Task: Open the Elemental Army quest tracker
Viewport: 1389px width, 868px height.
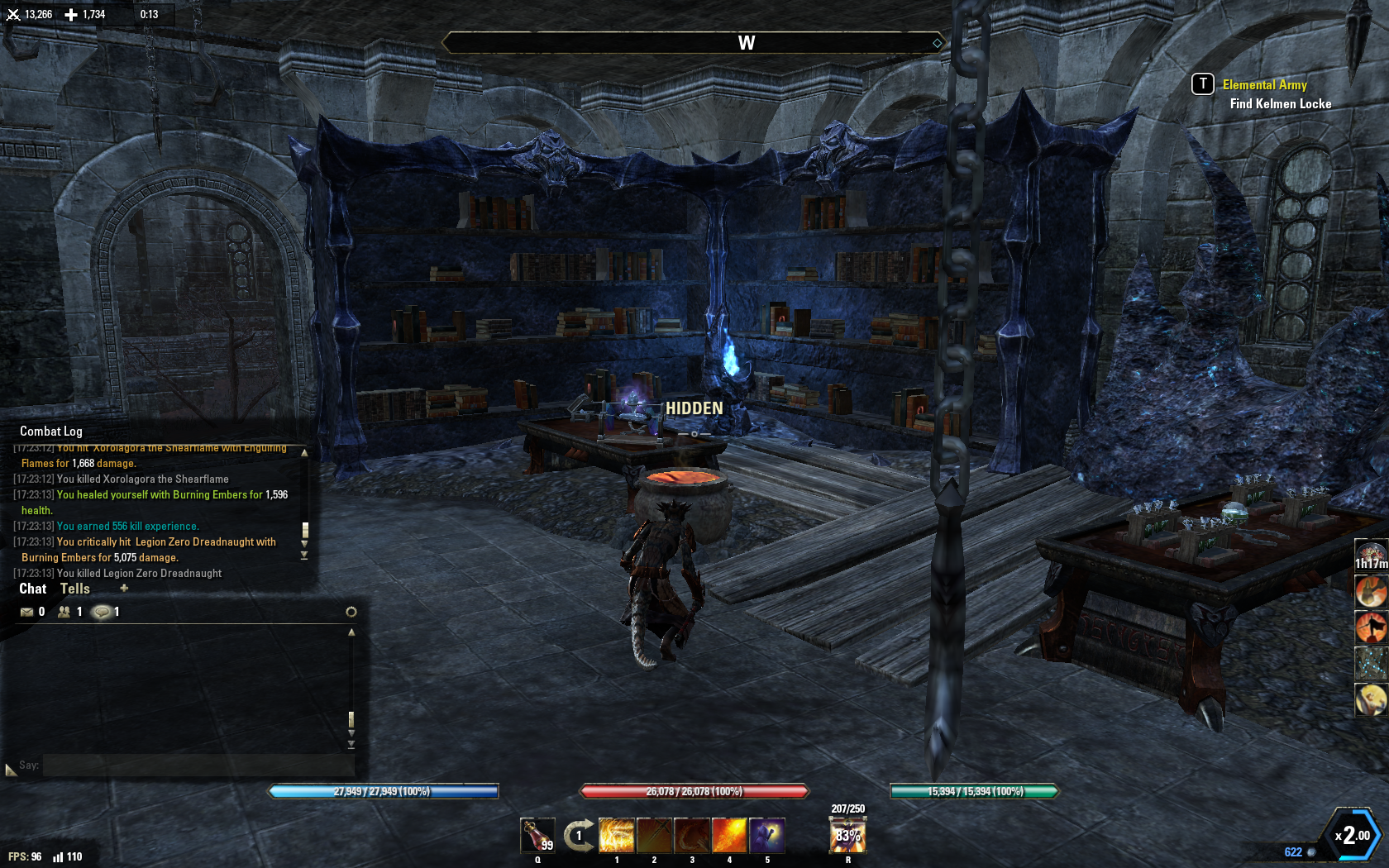Action: [1264, 84]
